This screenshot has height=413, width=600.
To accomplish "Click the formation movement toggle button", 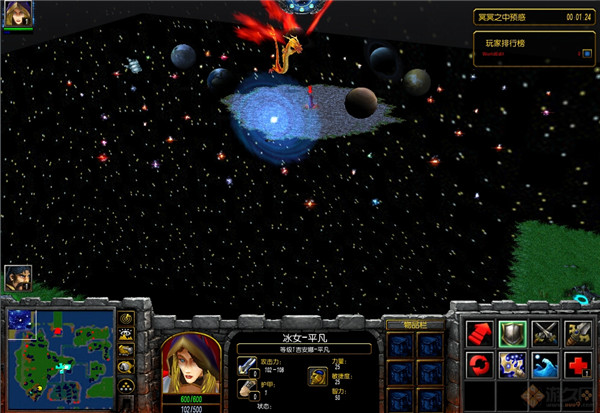I will point(127,386).
